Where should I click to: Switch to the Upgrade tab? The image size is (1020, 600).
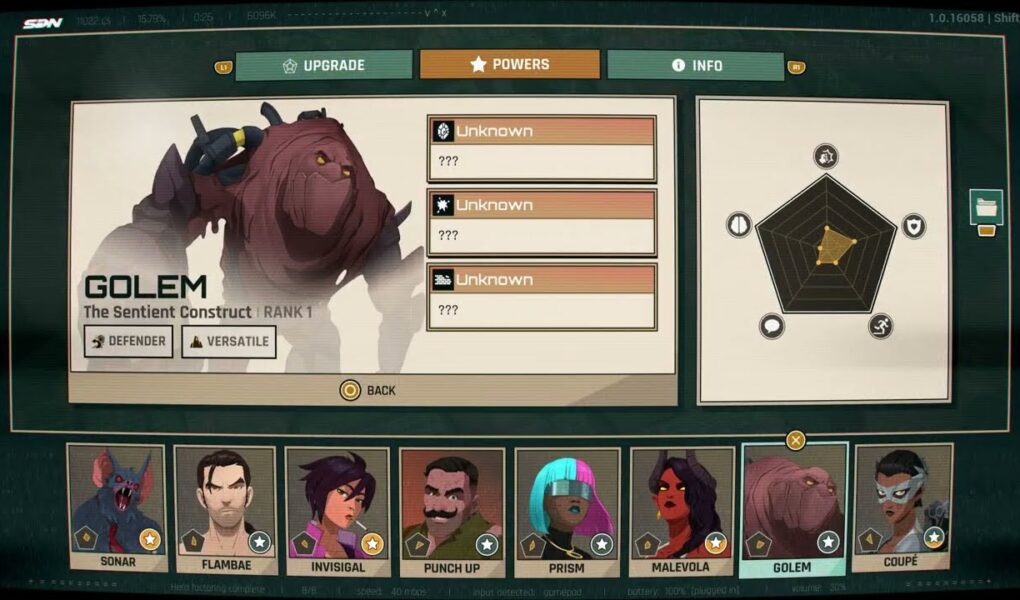coord(324,66)
